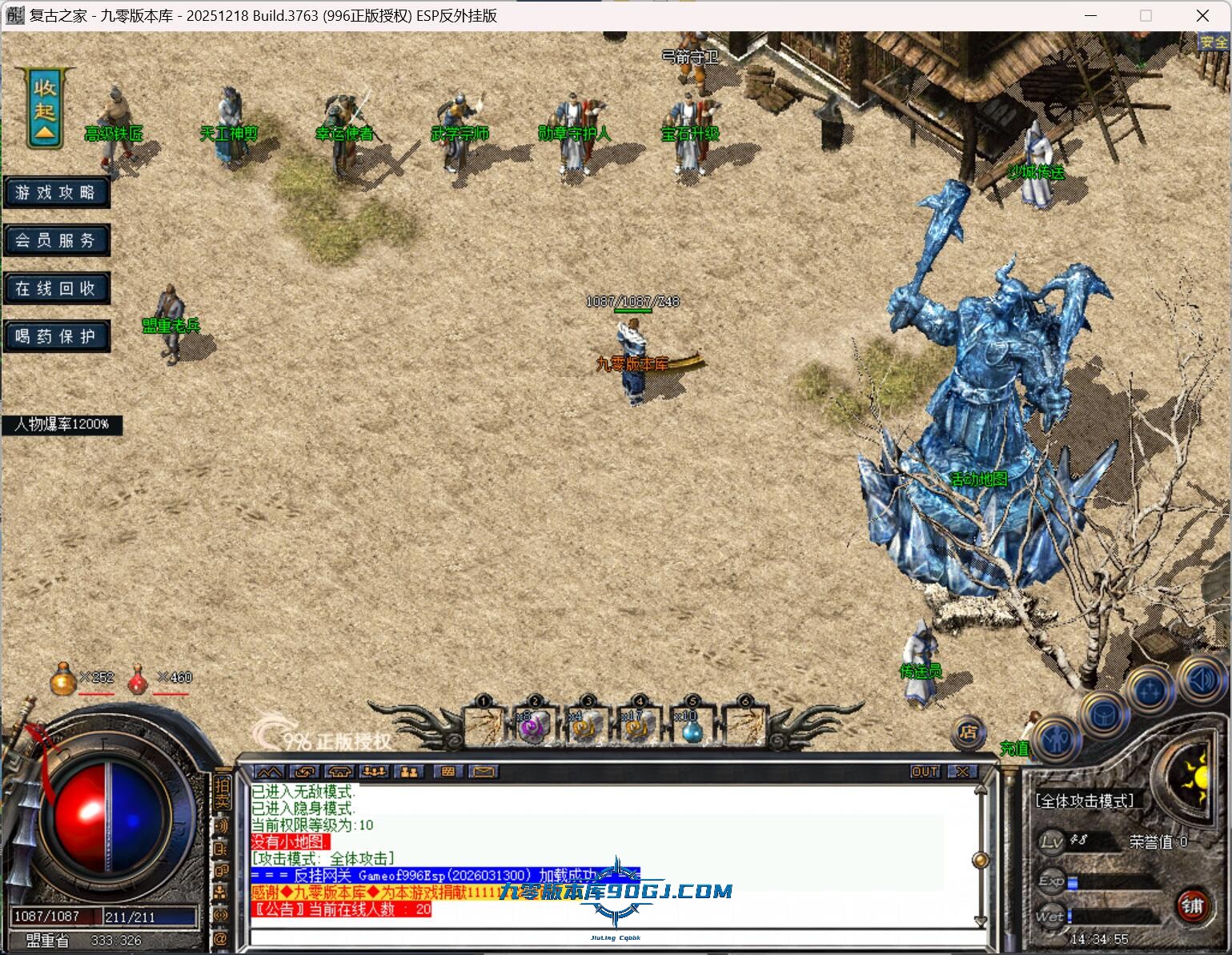Image resolution: width=1232 pixels, height=955 pixels.
Task: Open the skills icon with four stars
Action: (x=1150, y=689)
